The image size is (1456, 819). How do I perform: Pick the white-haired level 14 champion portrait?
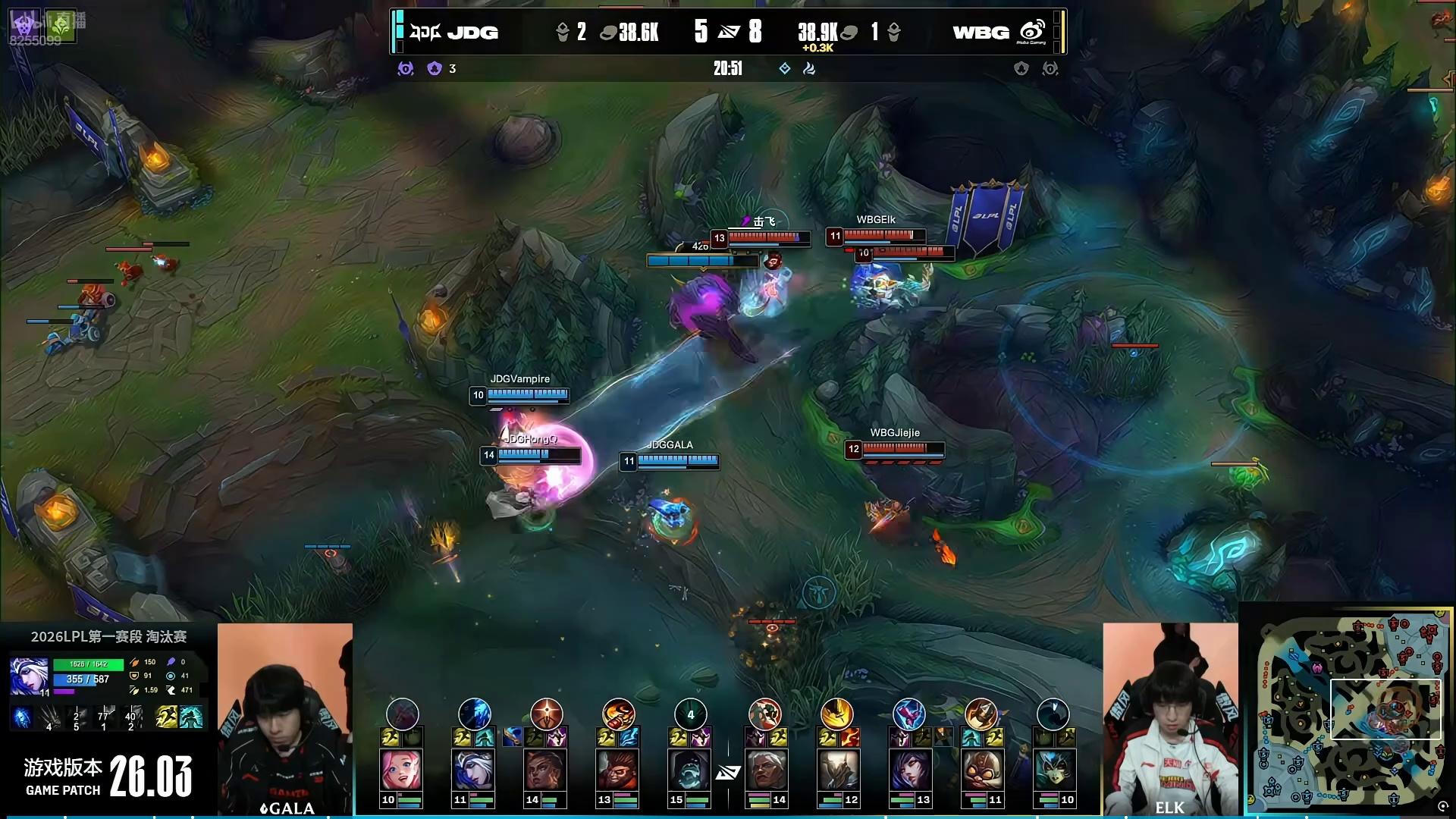click(765, 770)
